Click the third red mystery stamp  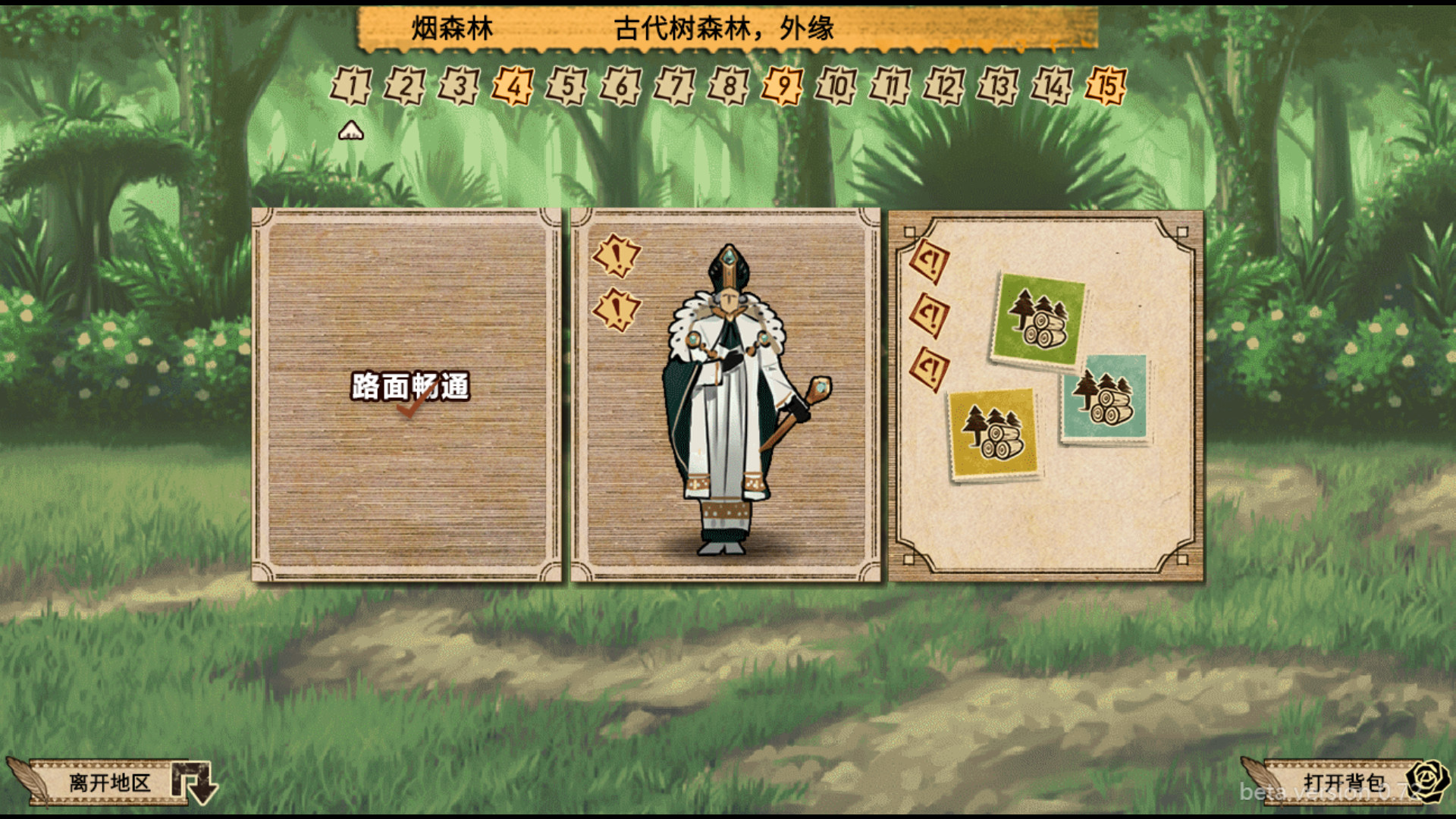point(930,366)
